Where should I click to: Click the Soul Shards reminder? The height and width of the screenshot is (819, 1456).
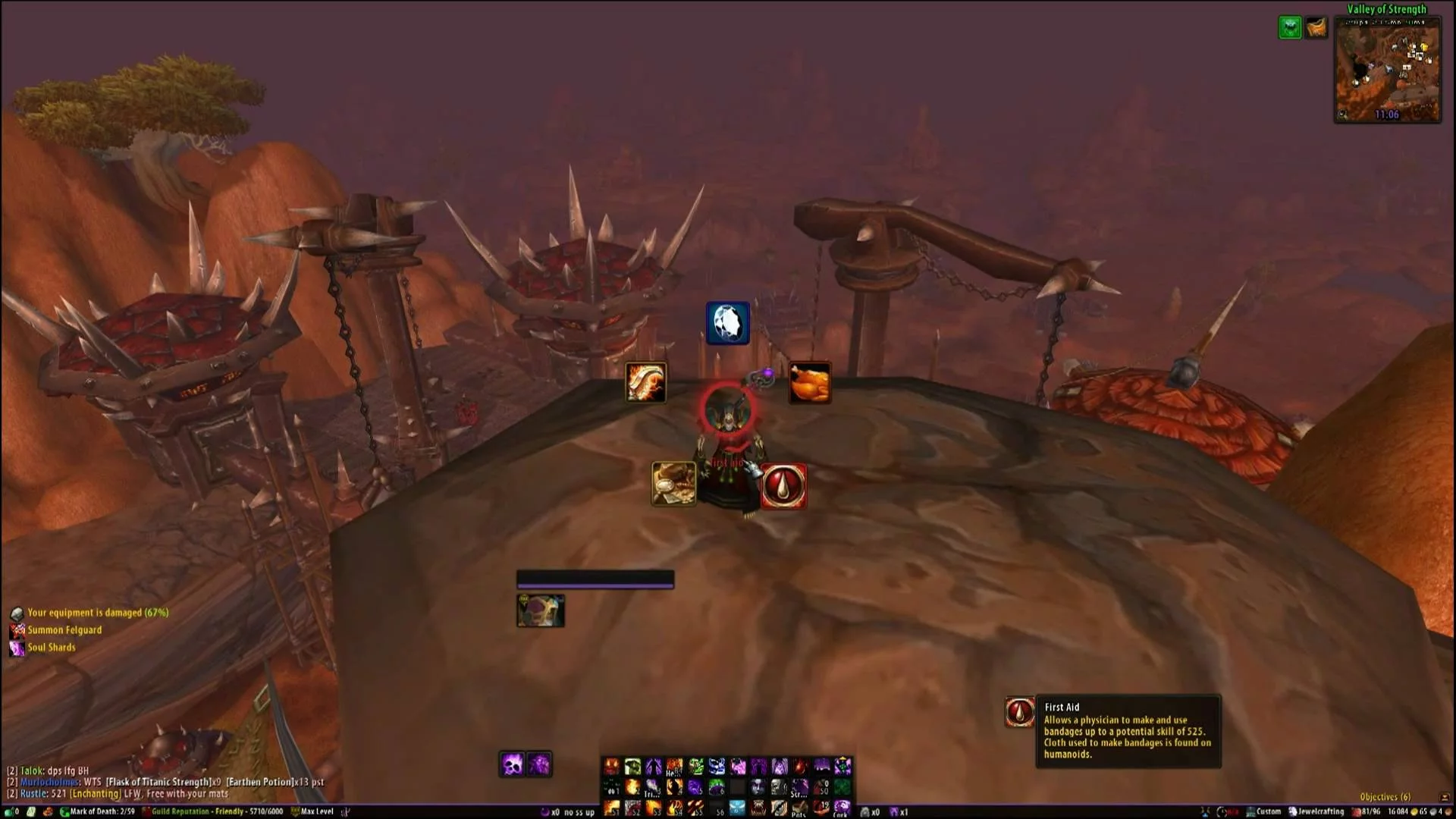click(x=52, y=648)
